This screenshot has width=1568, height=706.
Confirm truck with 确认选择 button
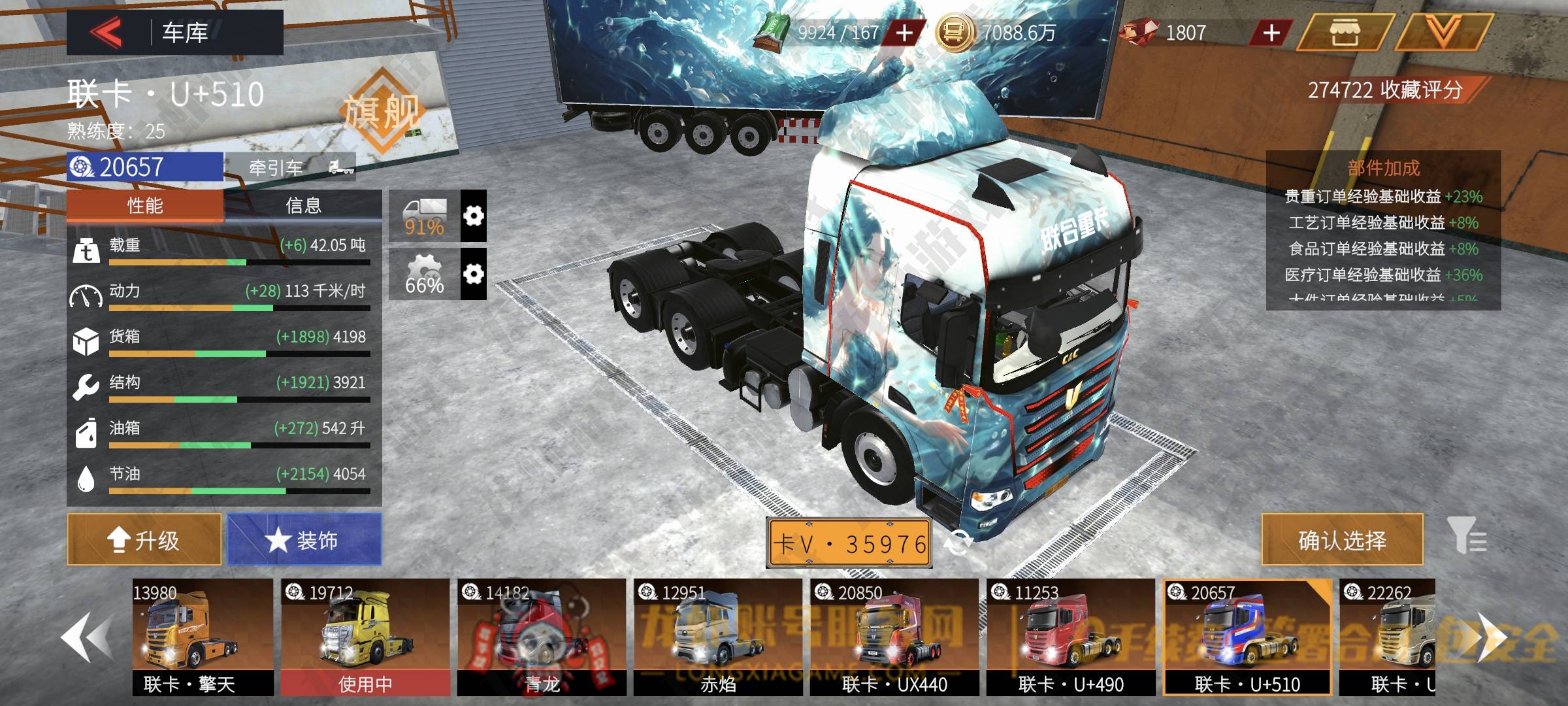[1342, 540]
